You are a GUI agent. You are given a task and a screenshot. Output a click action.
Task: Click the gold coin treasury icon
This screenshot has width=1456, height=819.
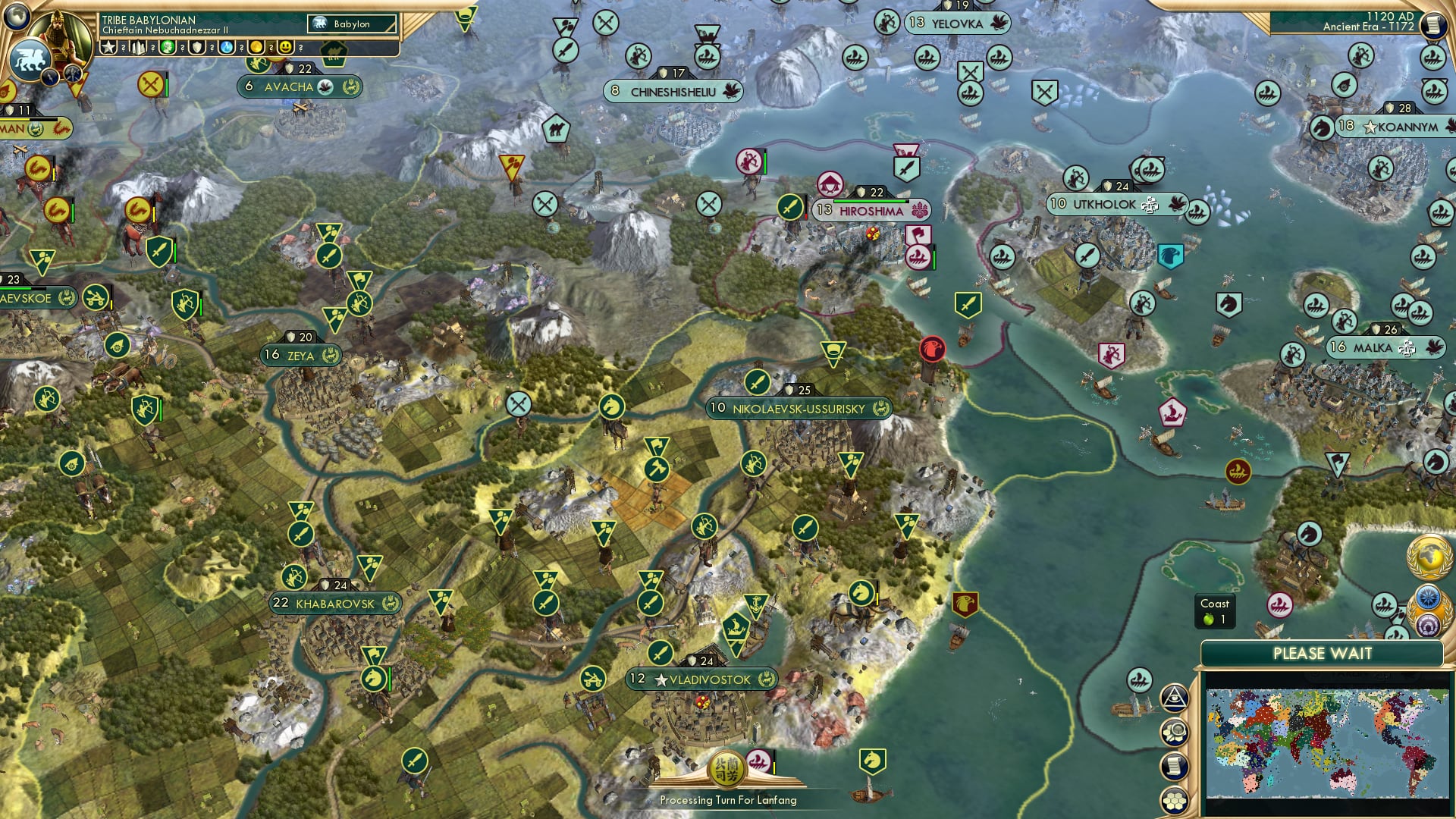[x=256, y=49]
